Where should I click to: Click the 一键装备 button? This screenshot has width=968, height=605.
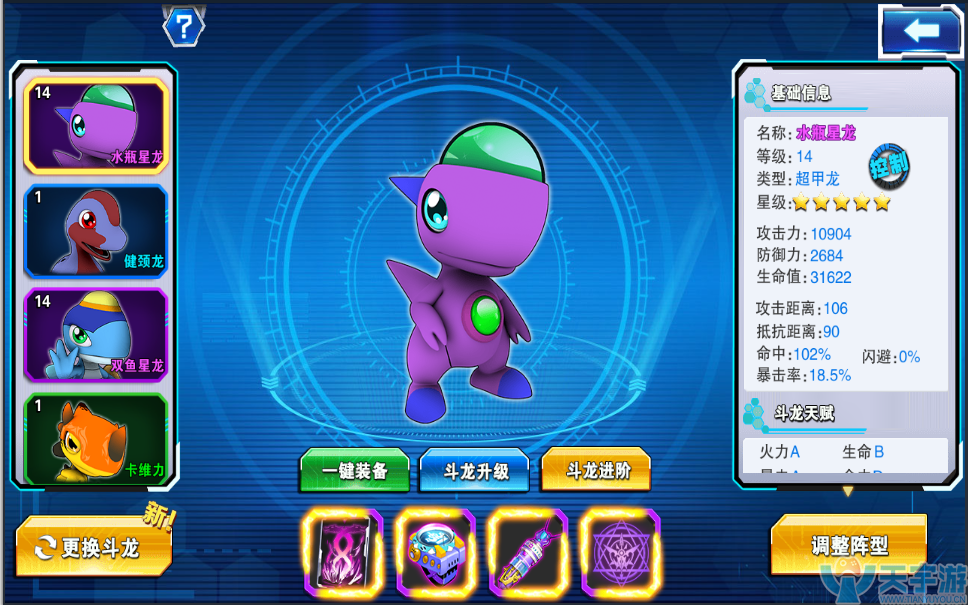[354, 472]
